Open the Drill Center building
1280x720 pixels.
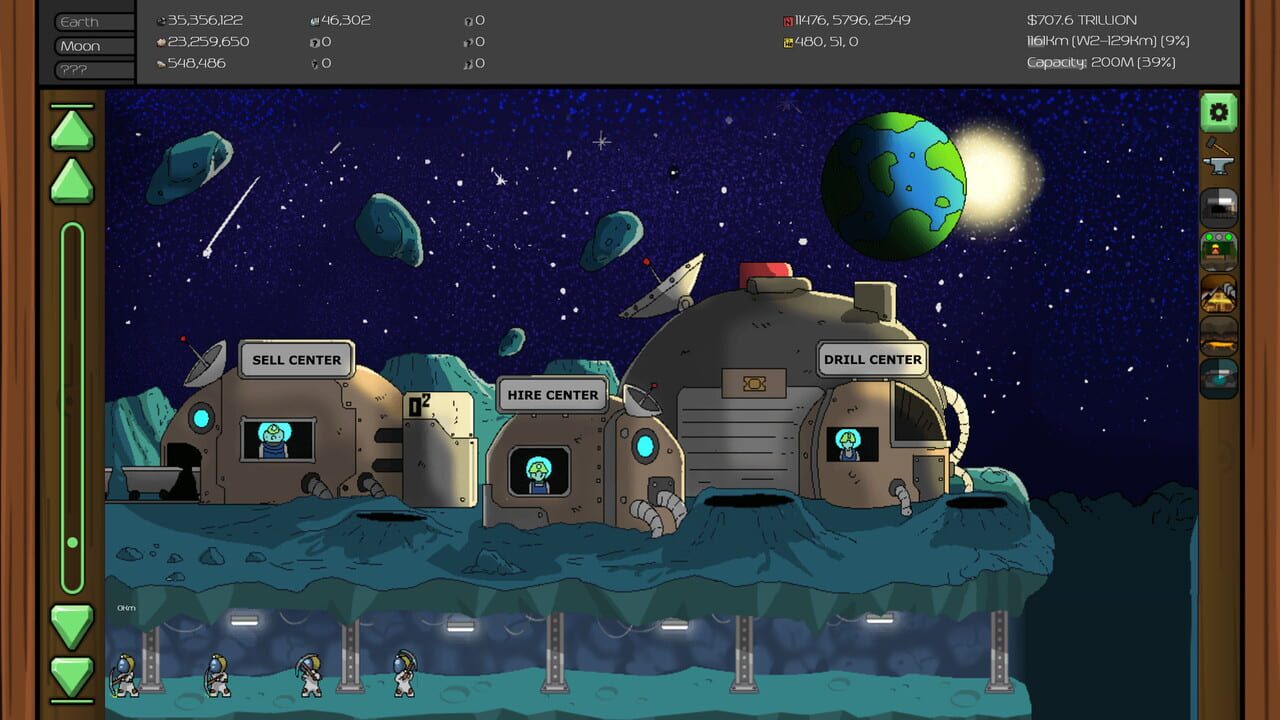point(872,359)
